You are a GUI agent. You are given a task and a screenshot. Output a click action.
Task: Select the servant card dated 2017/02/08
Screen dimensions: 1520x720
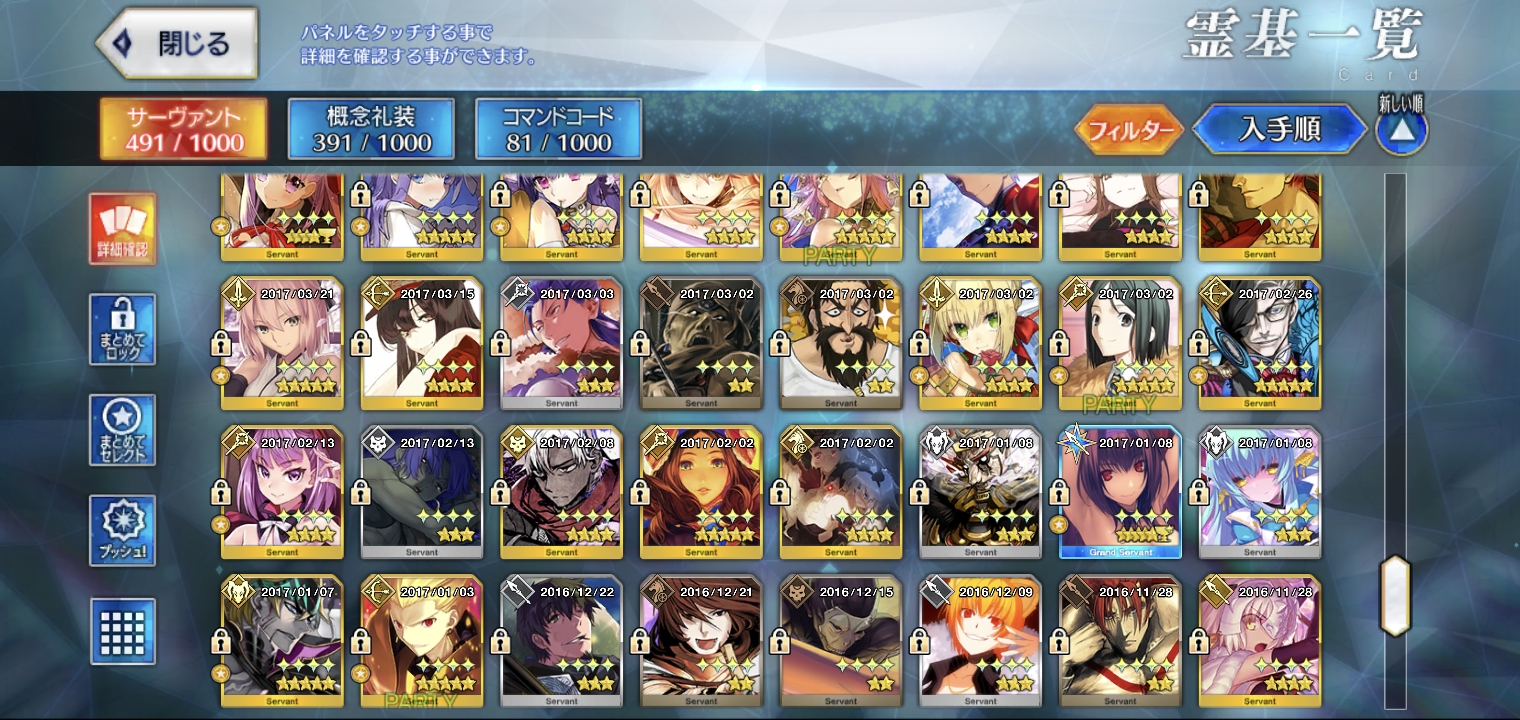561,492
